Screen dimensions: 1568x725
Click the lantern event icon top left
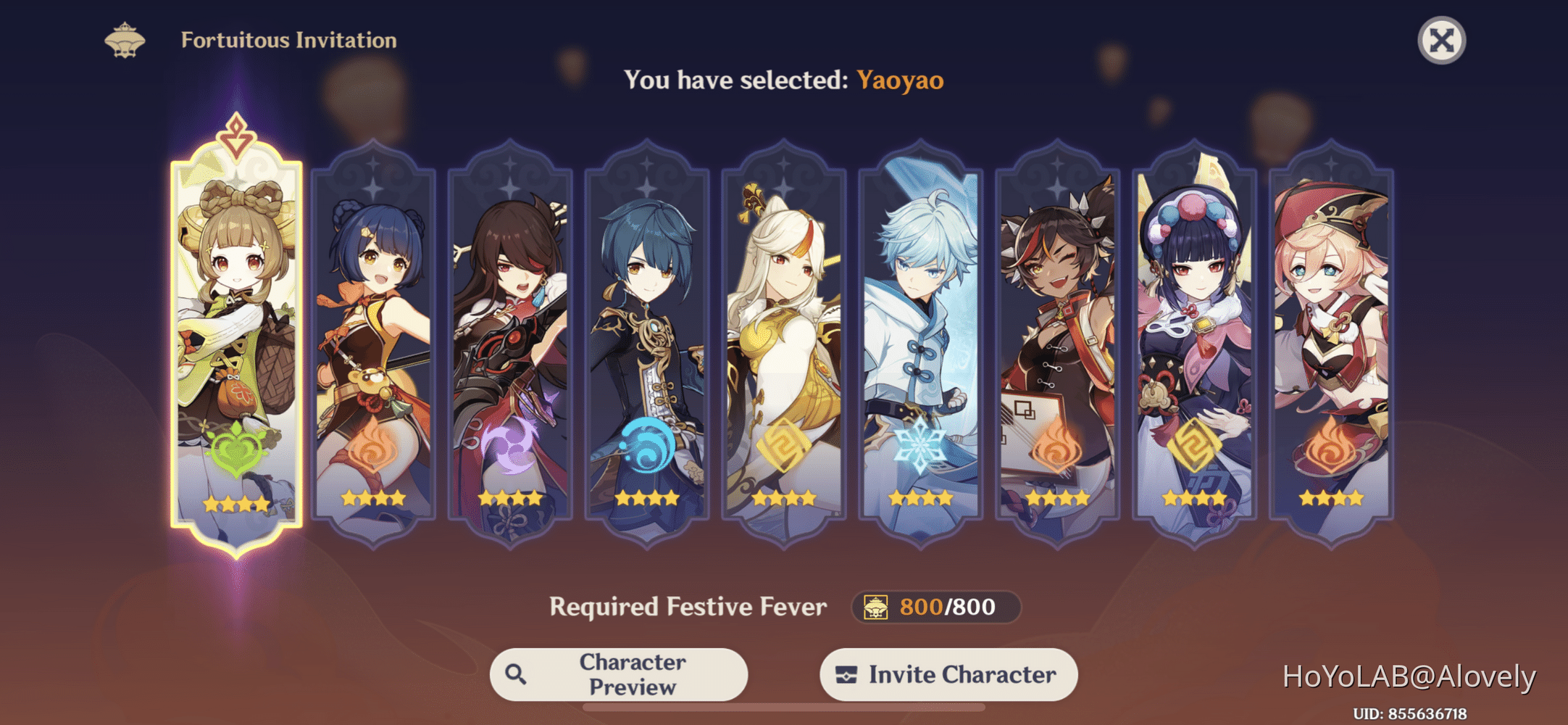pos(123,40)
